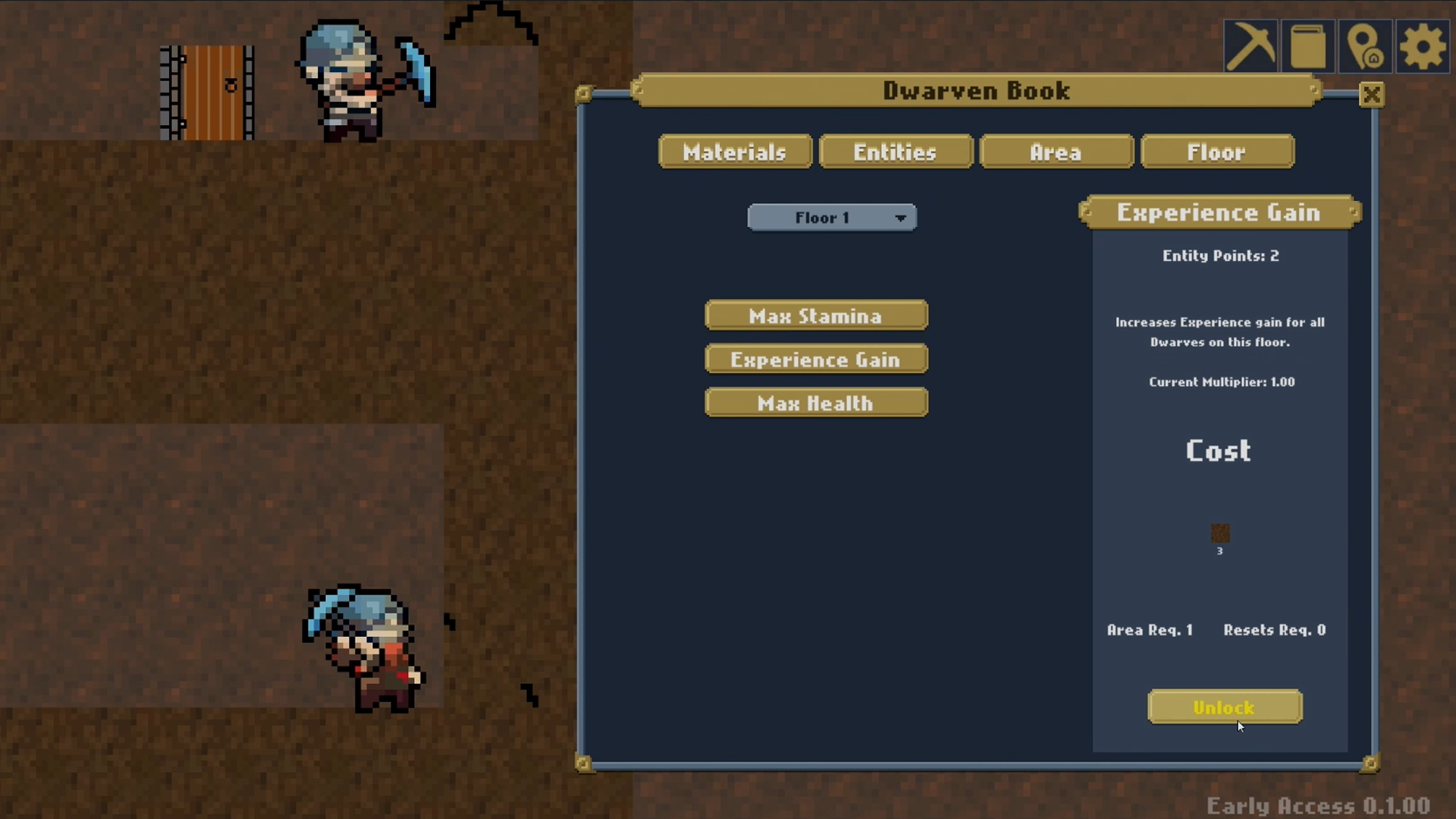Open the settings gear icon
The width and height of the screenshot is (1456, 819).
(1422, 45)
